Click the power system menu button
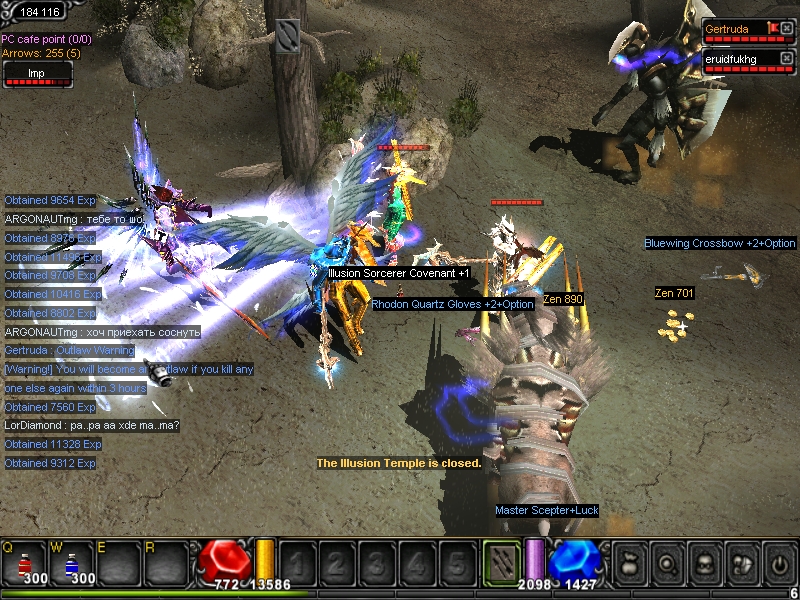 tap(778, 563)
